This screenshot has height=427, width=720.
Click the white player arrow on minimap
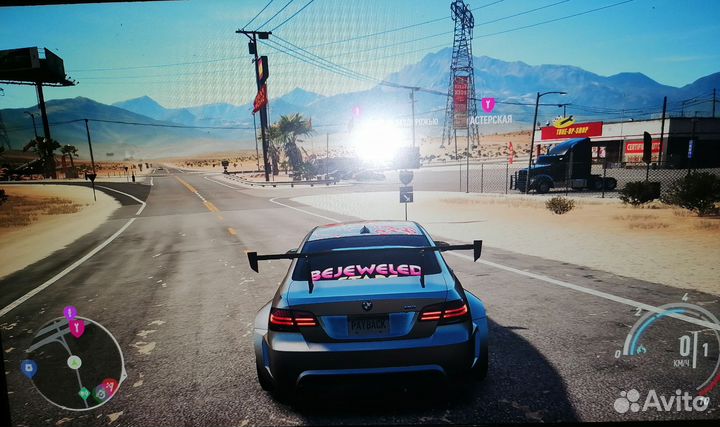pos(74,362)
